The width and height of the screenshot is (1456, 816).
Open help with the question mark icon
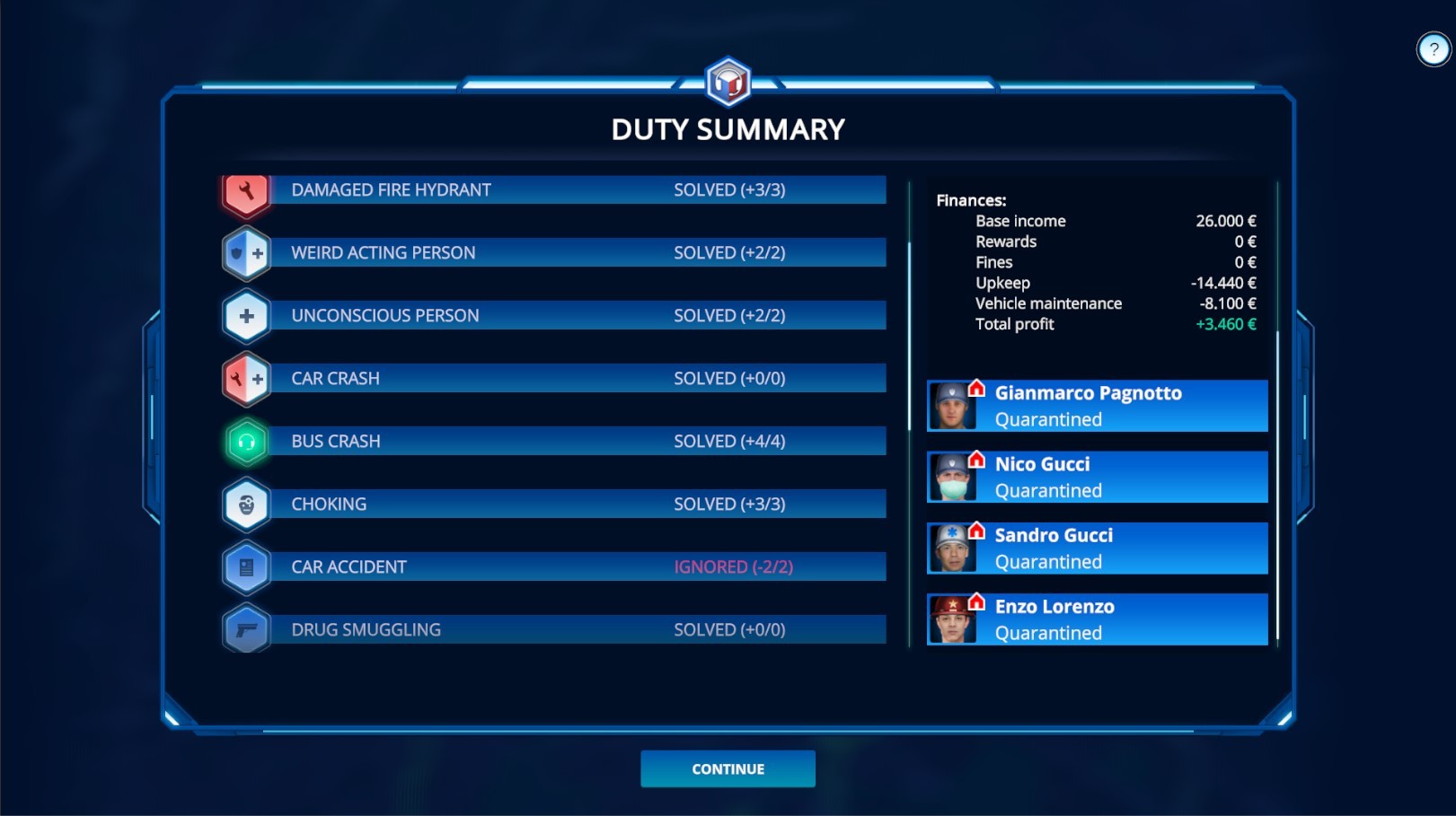[1432, 48]
